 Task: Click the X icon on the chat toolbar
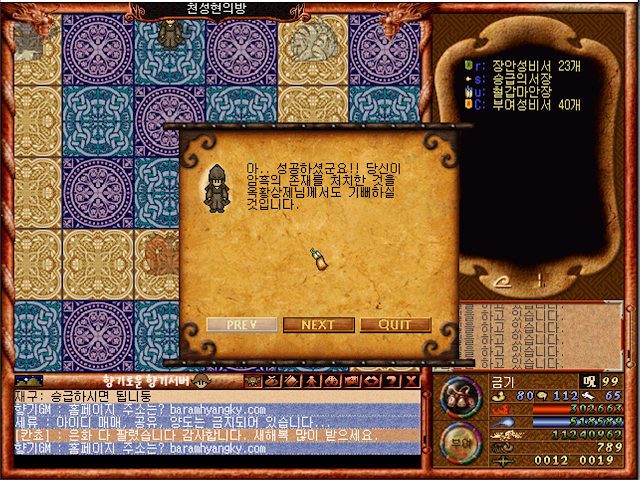pos(411,381)
